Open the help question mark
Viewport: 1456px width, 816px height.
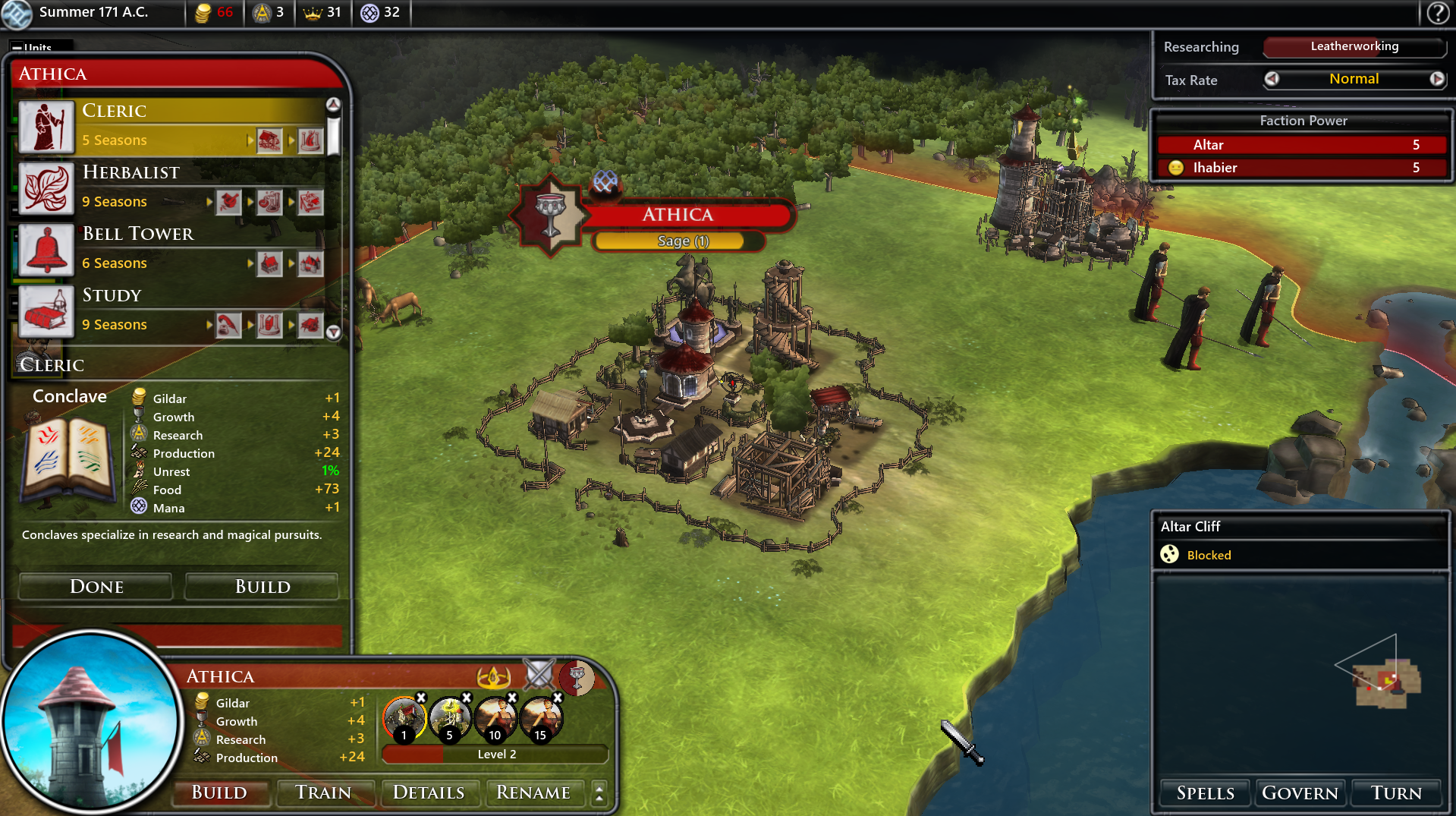click(1438, 13)
